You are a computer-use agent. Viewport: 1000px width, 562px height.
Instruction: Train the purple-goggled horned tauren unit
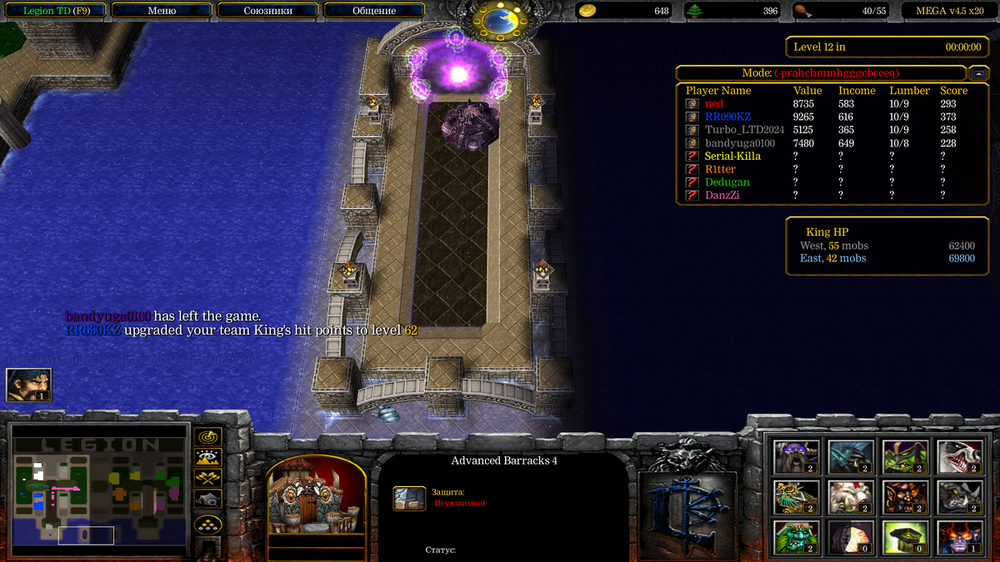796,456
